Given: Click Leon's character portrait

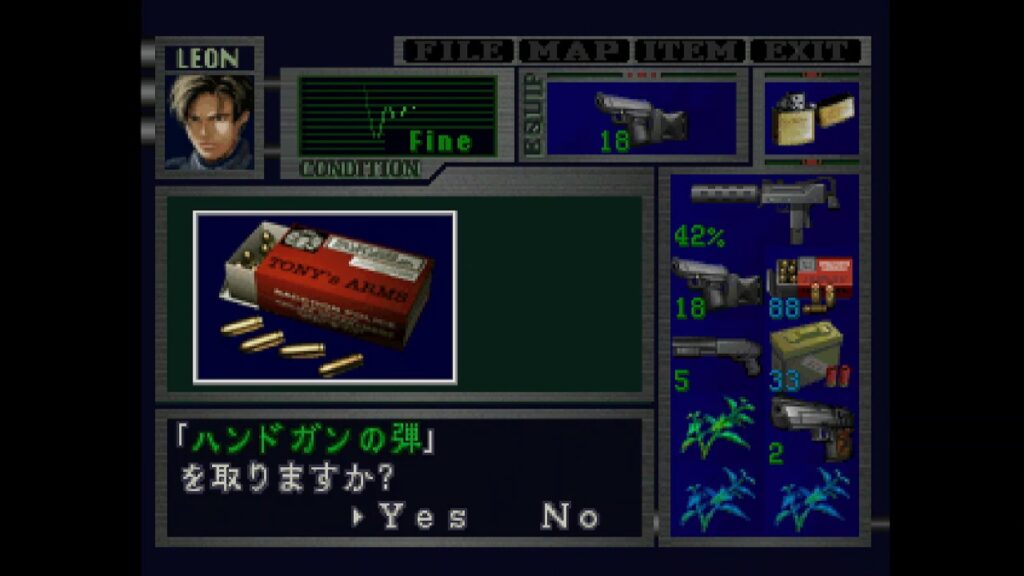Looking at the screenshot, I should pyautogui.click(x=210, y=120).
